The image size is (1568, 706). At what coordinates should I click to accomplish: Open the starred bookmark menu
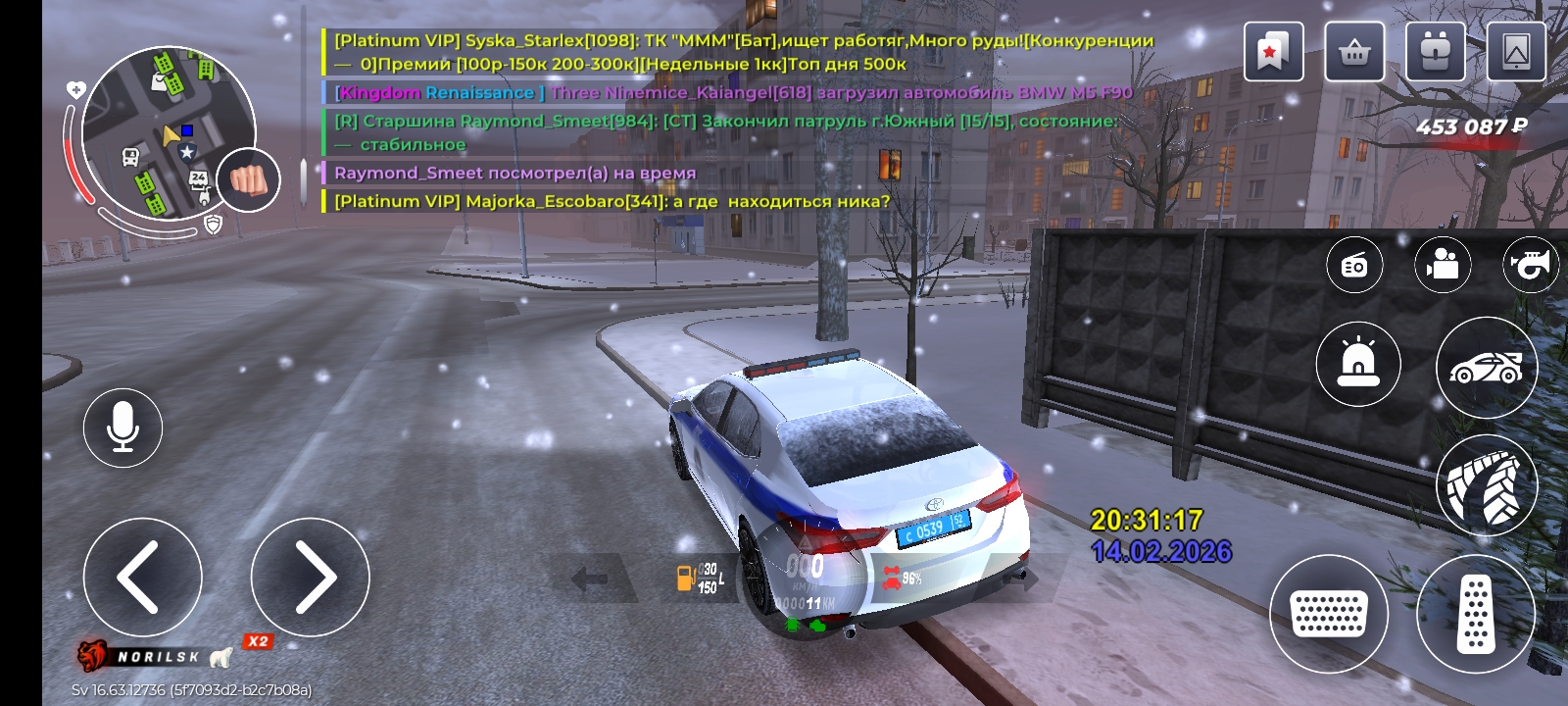pyautogui.click(x=1273, y=51)
